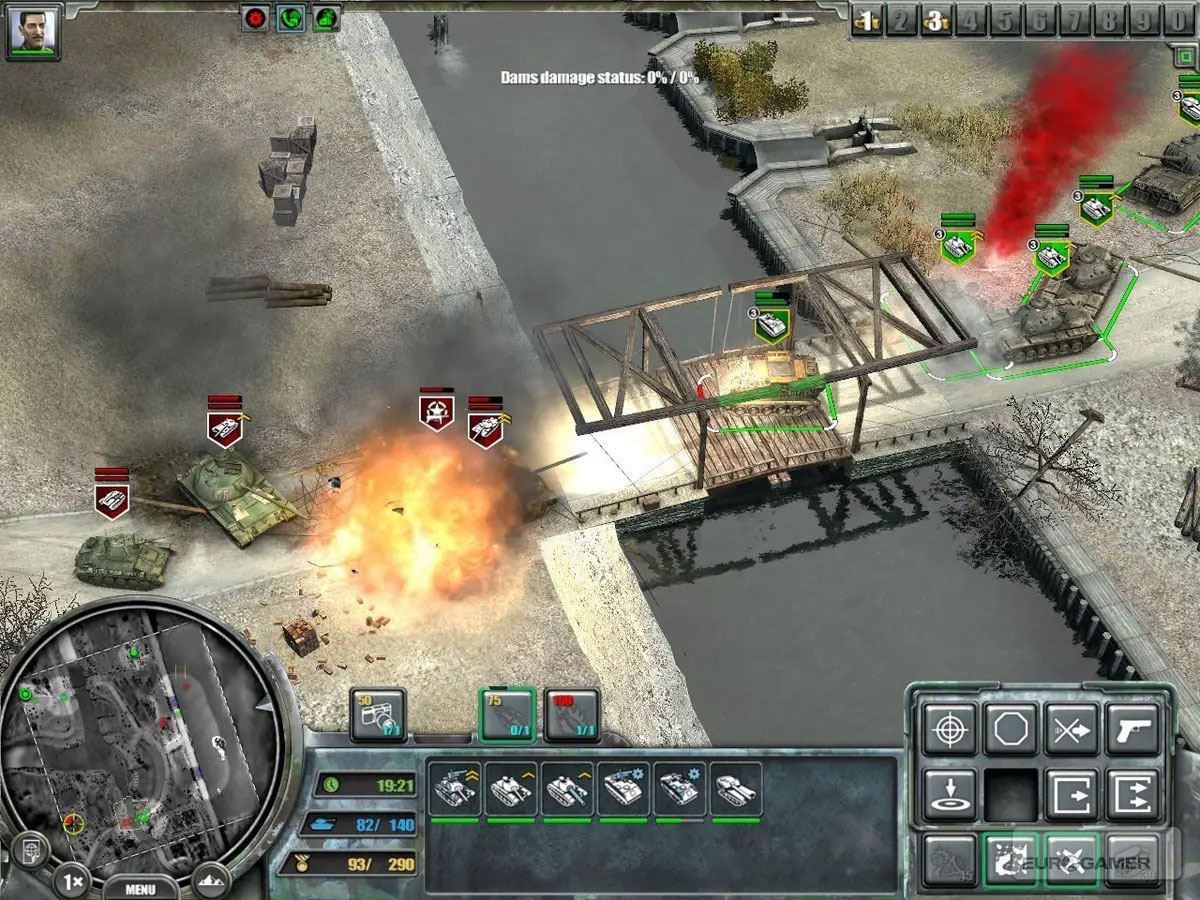
Task: Click the green phone icon at top
Action: pyautogui.click(x=290, y=18)
